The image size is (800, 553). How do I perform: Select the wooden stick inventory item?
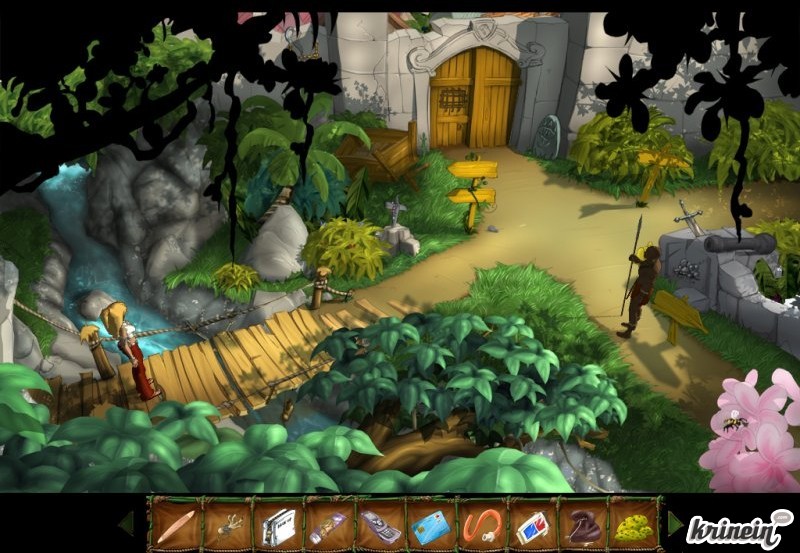coord(174,523)
